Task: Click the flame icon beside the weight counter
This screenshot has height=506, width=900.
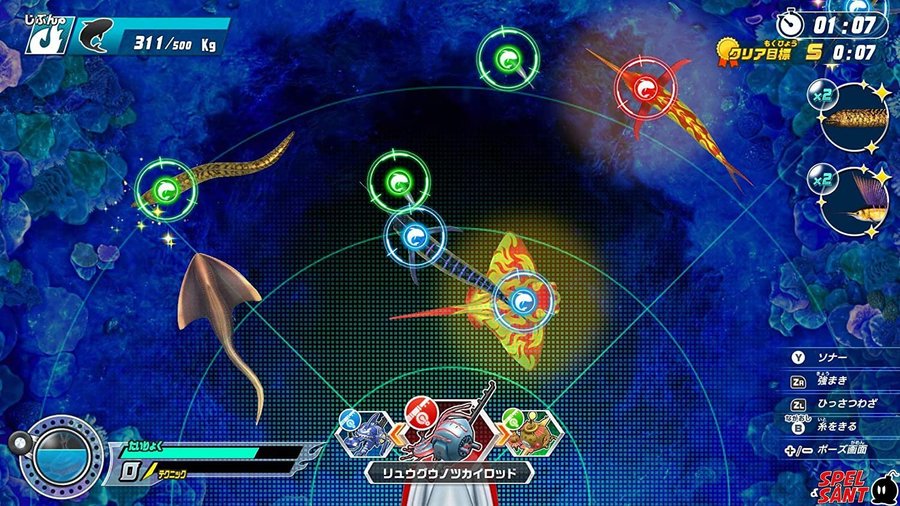Action: click(x=39, y=38)
